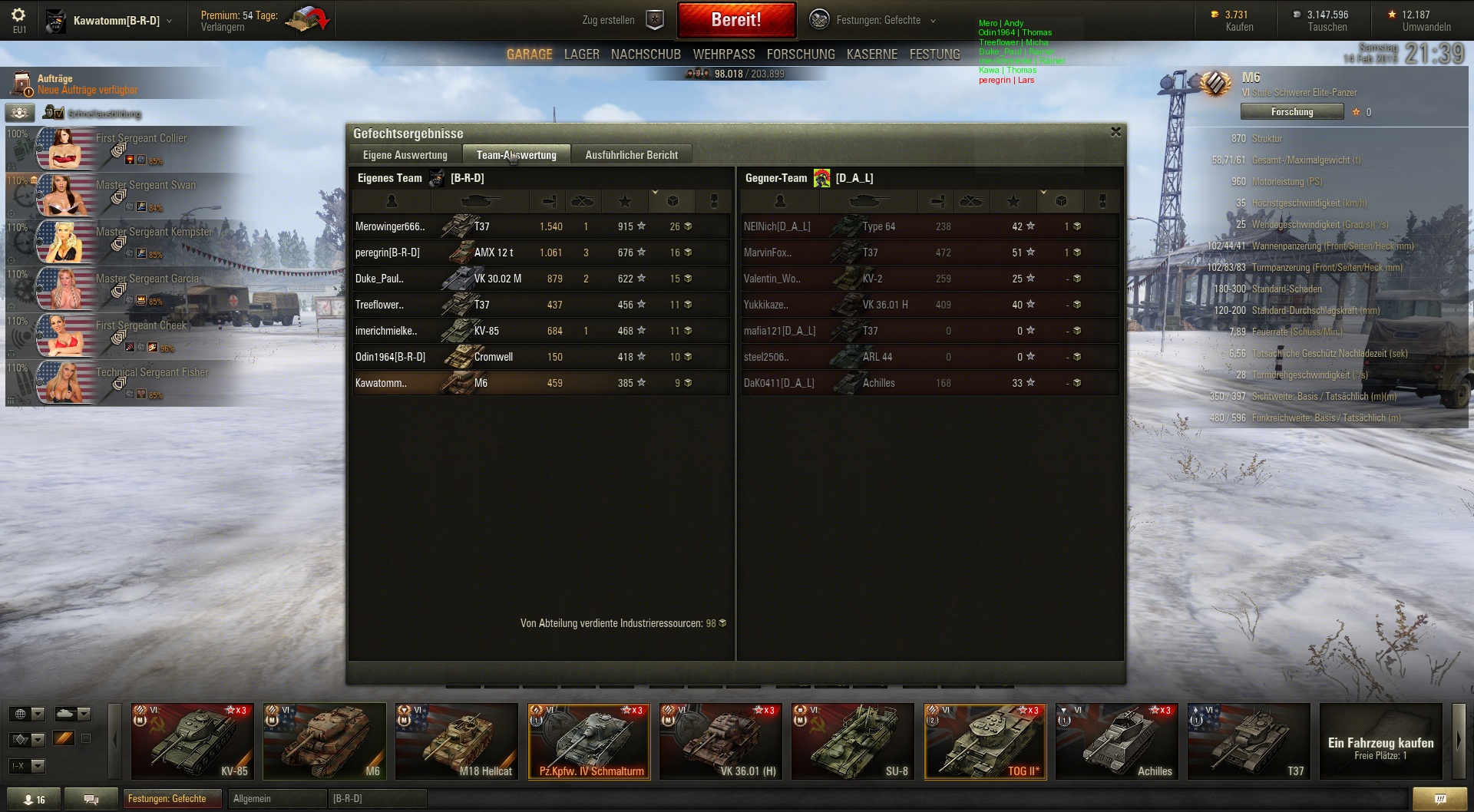Viewport: 1474px width, 812px height.
Task: Switch to Eigene Auswertung tab
Action: [x=405, y=155]
